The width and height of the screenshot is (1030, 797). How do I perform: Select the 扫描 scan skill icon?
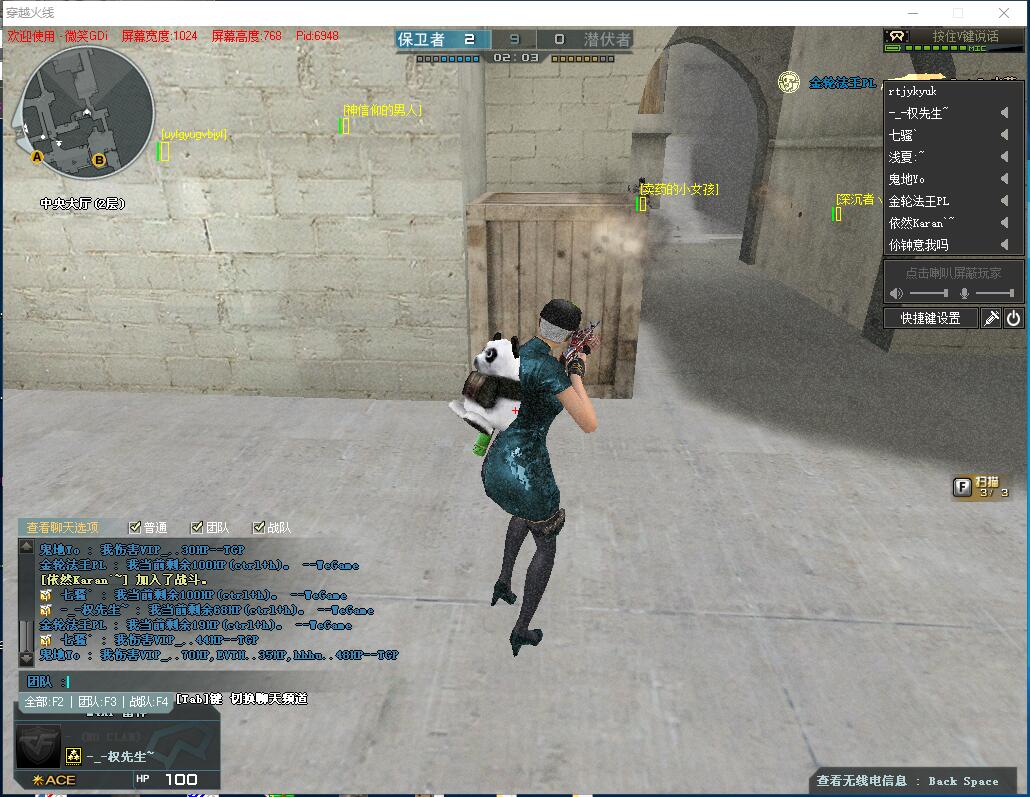tap(962, 487)
